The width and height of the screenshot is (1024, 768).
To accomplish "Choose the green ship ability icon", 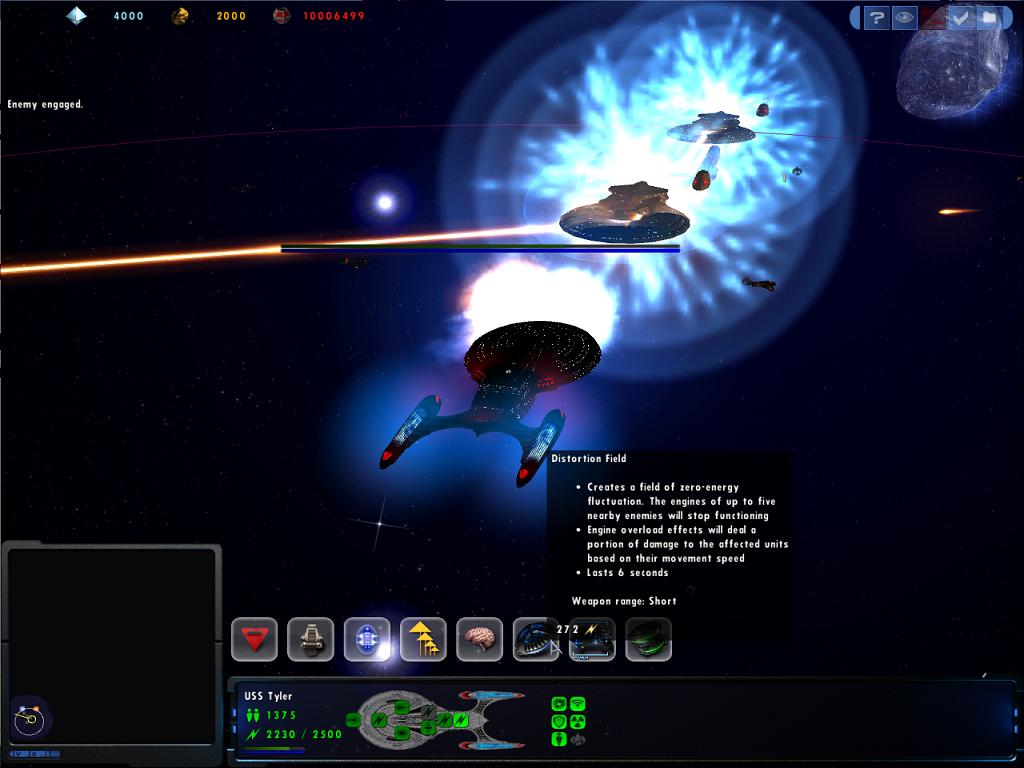I will pos(648,639).
